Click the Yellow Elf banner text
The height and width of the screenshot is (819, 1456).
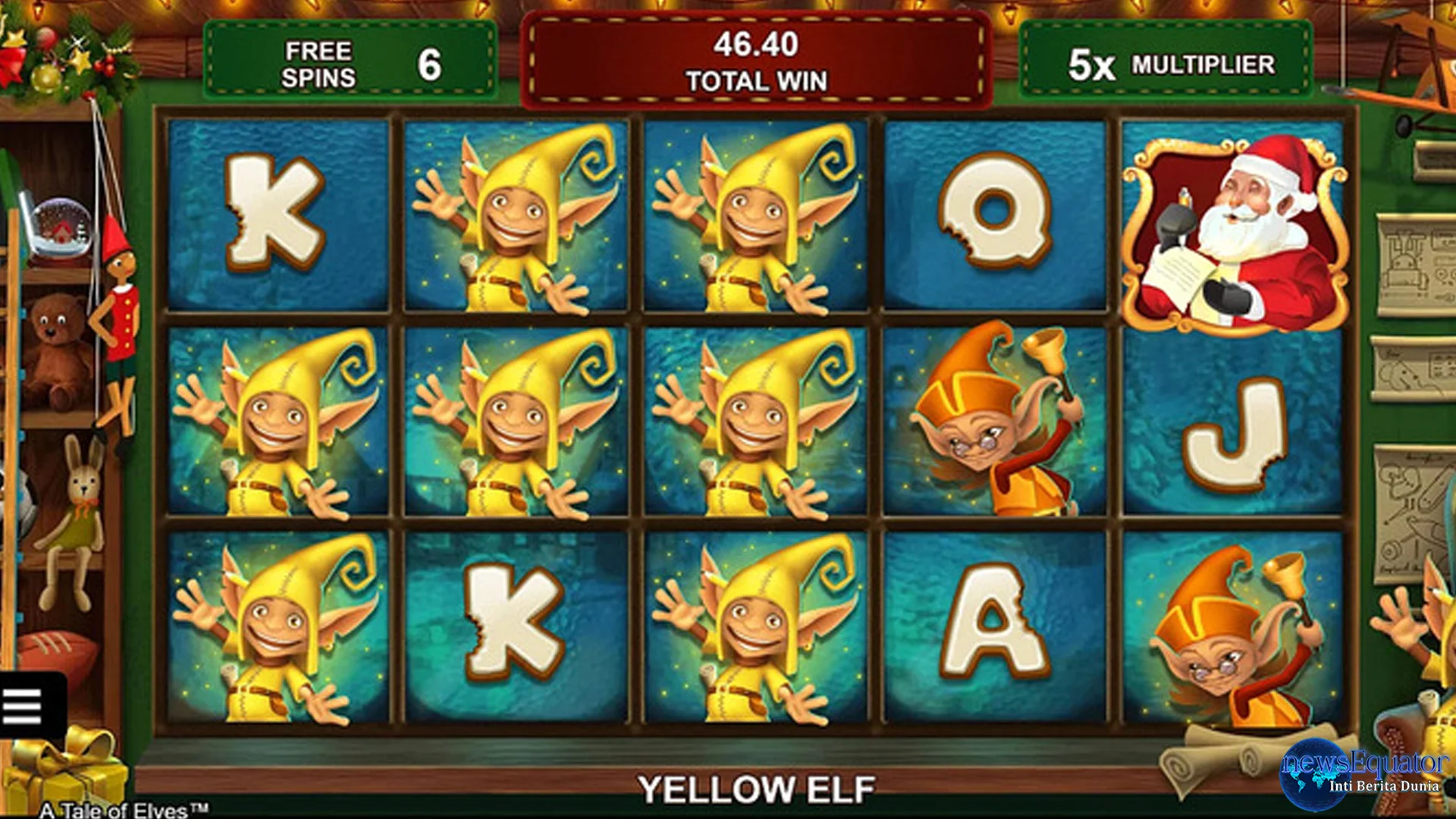[758, 785]
